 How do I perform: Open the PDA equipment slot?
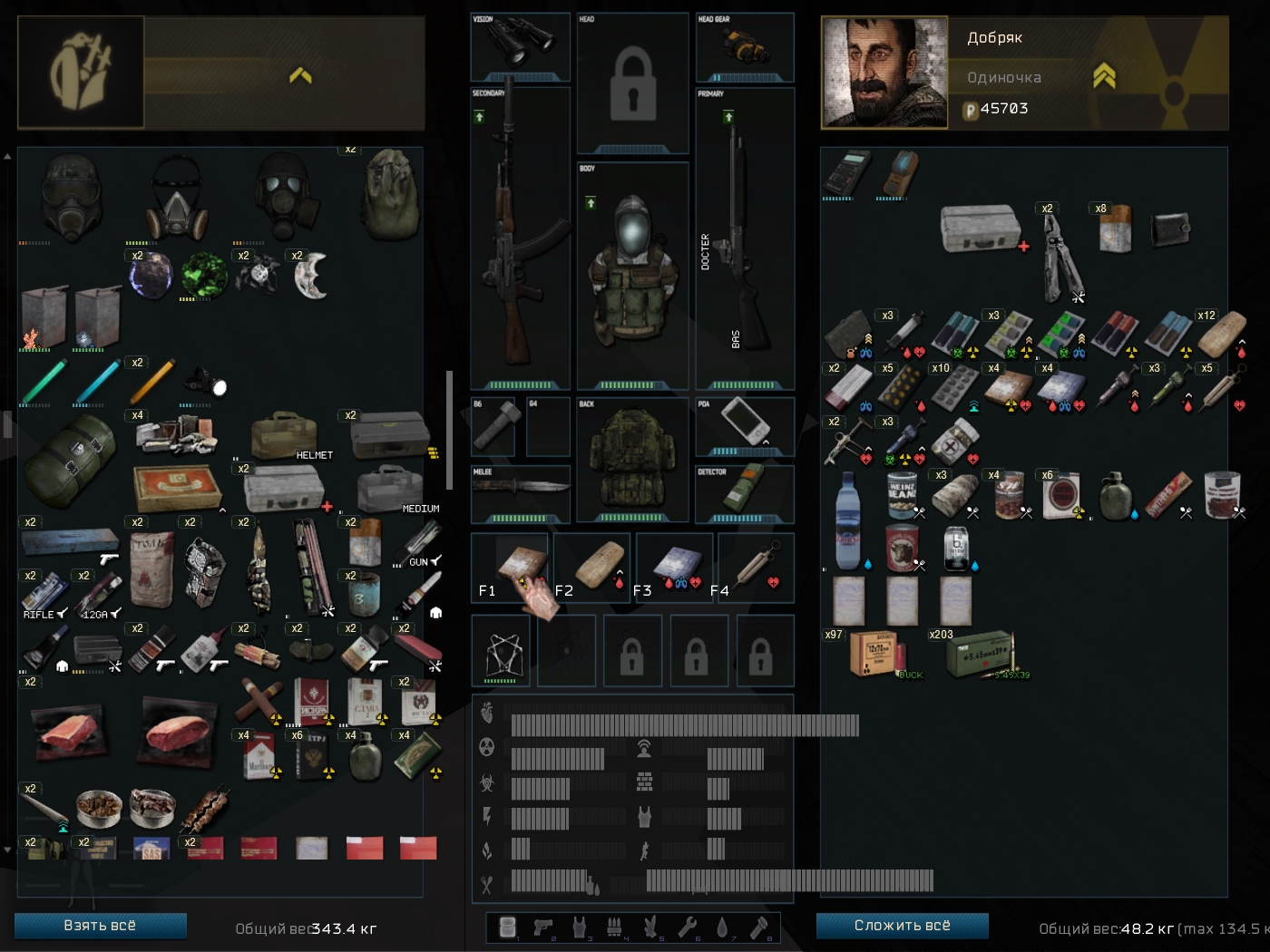(745, 423)
